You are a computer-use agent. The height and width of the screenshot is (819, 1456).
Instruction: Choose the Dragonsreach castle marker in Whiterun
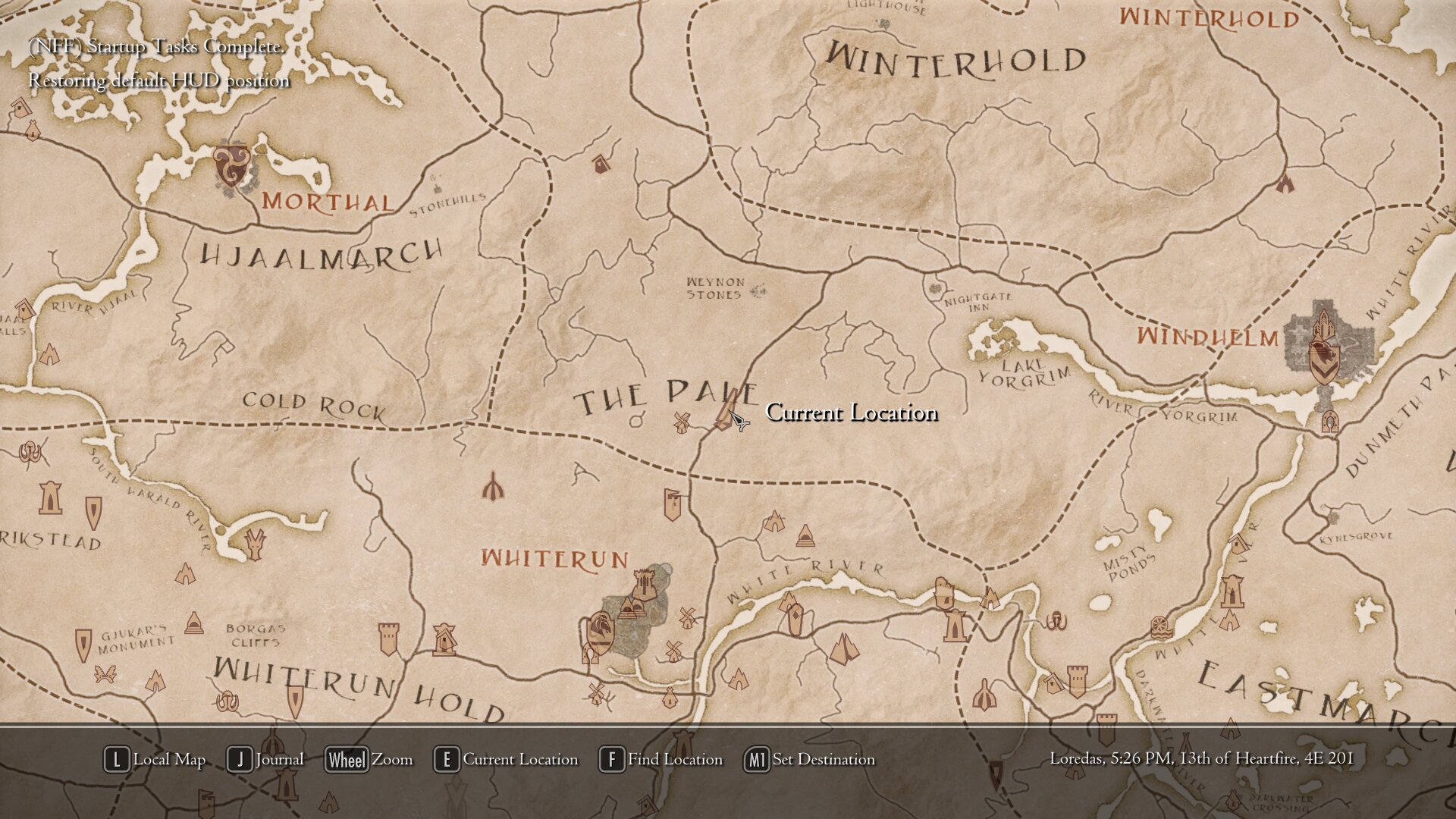point(644,582)
